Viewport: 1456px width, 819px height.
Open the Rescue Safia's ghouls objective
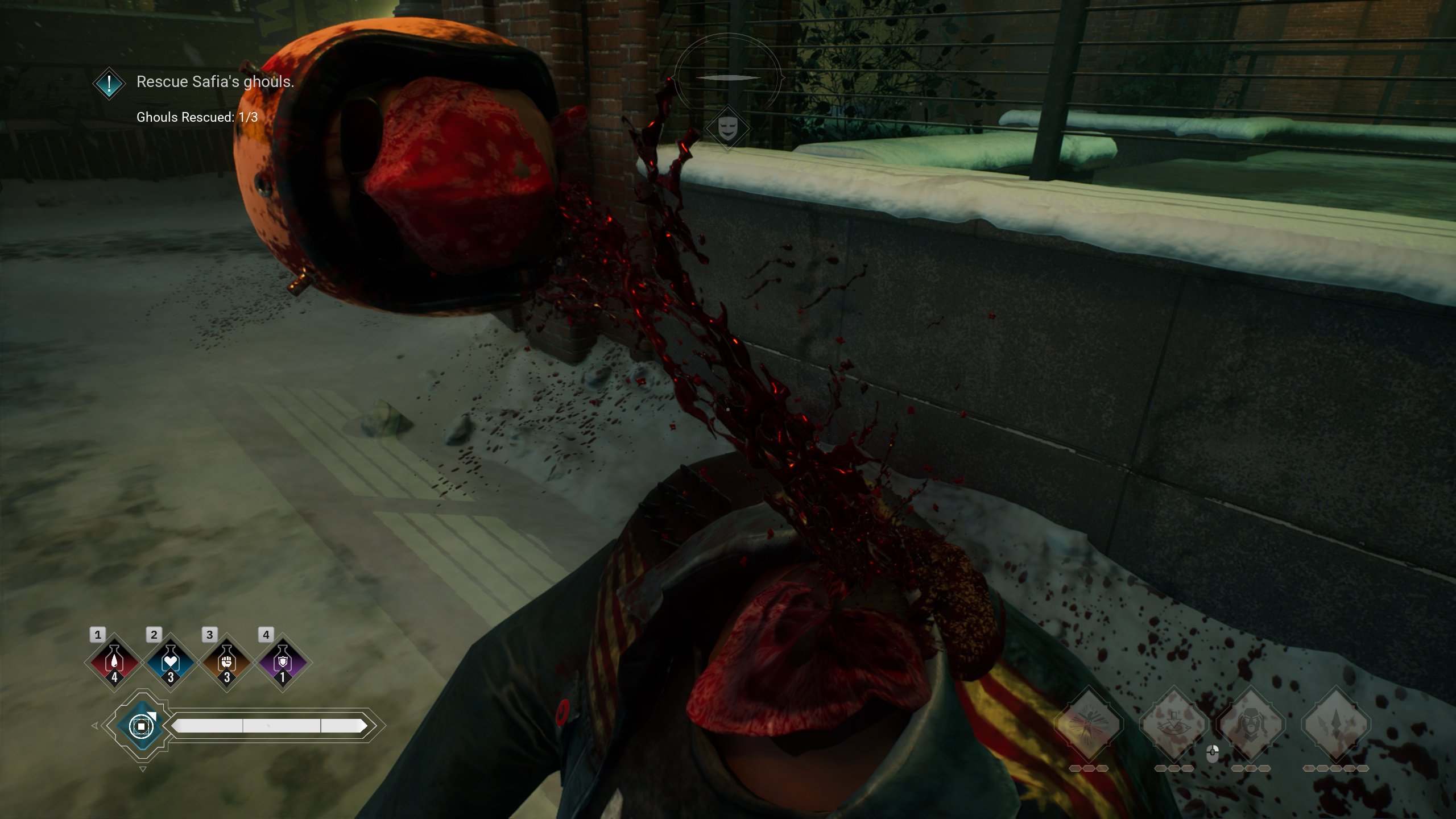[x=215, y=82]
